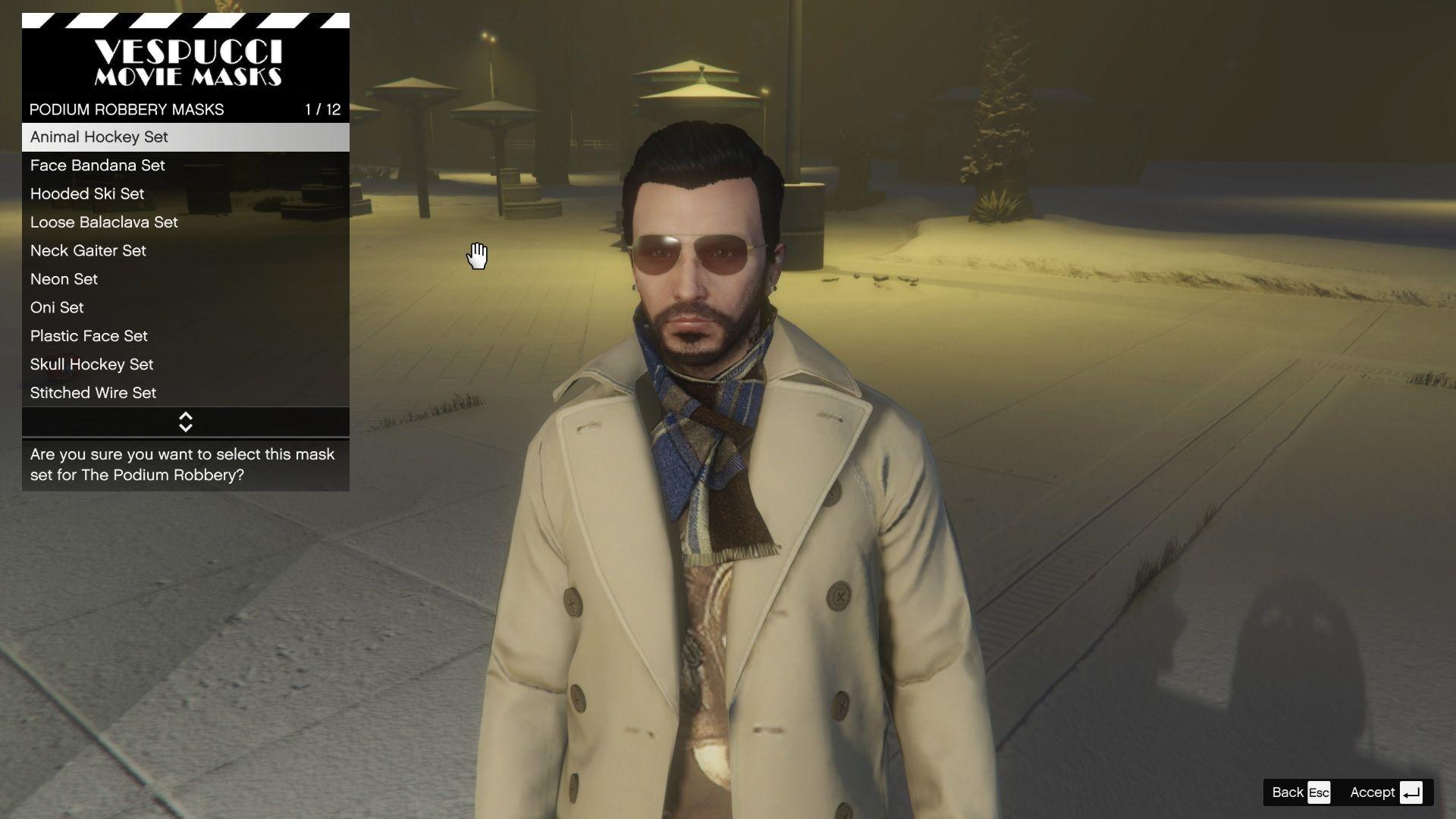
Task: Click the Esc key icon next to Back
Action: 1319,792
